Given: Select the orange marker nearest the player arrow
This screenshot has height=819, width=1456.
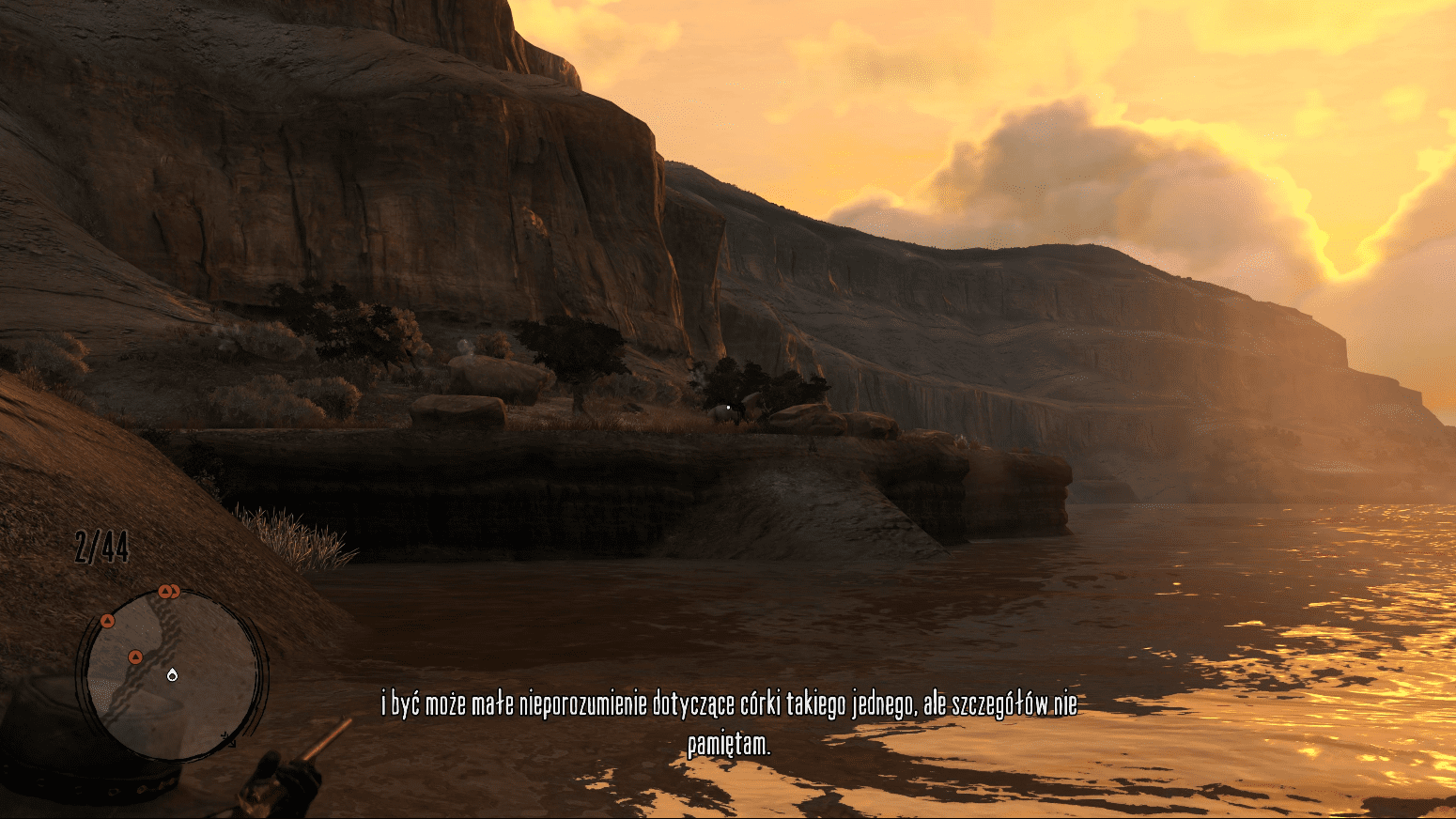Looking at the screenshot, I should tap(135, 657).
